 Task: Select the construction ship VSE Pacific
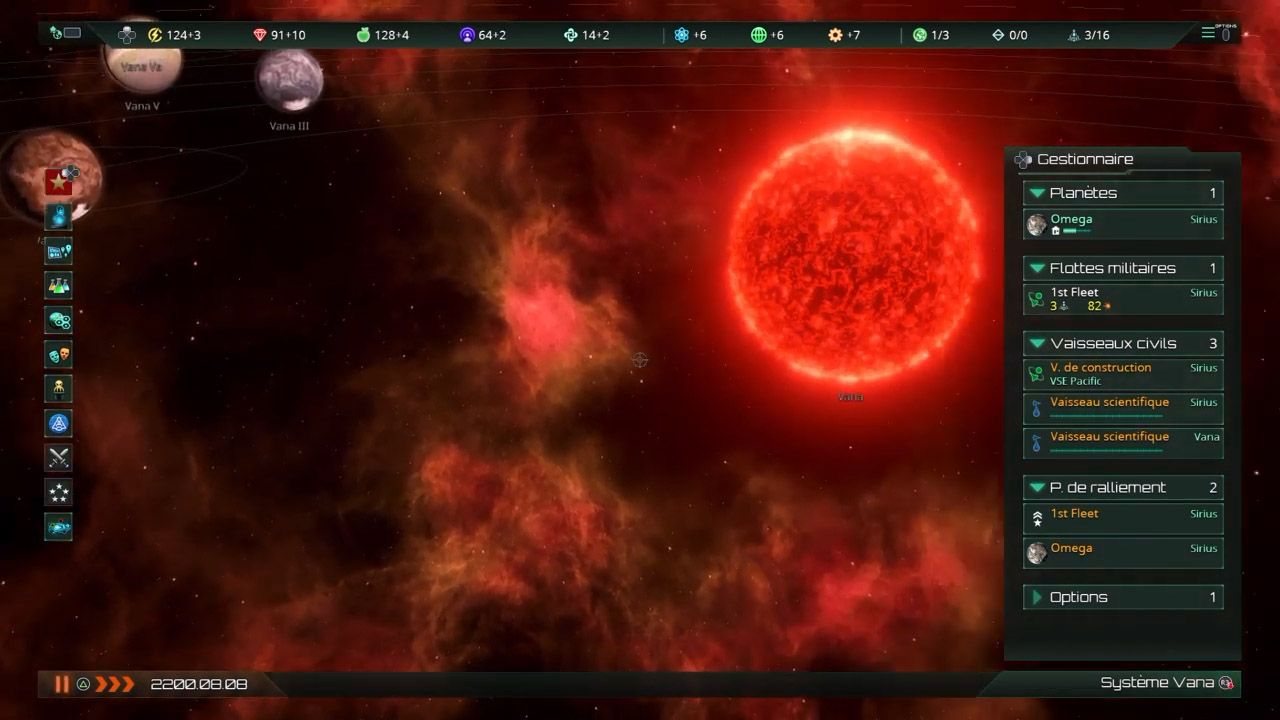1122,374
